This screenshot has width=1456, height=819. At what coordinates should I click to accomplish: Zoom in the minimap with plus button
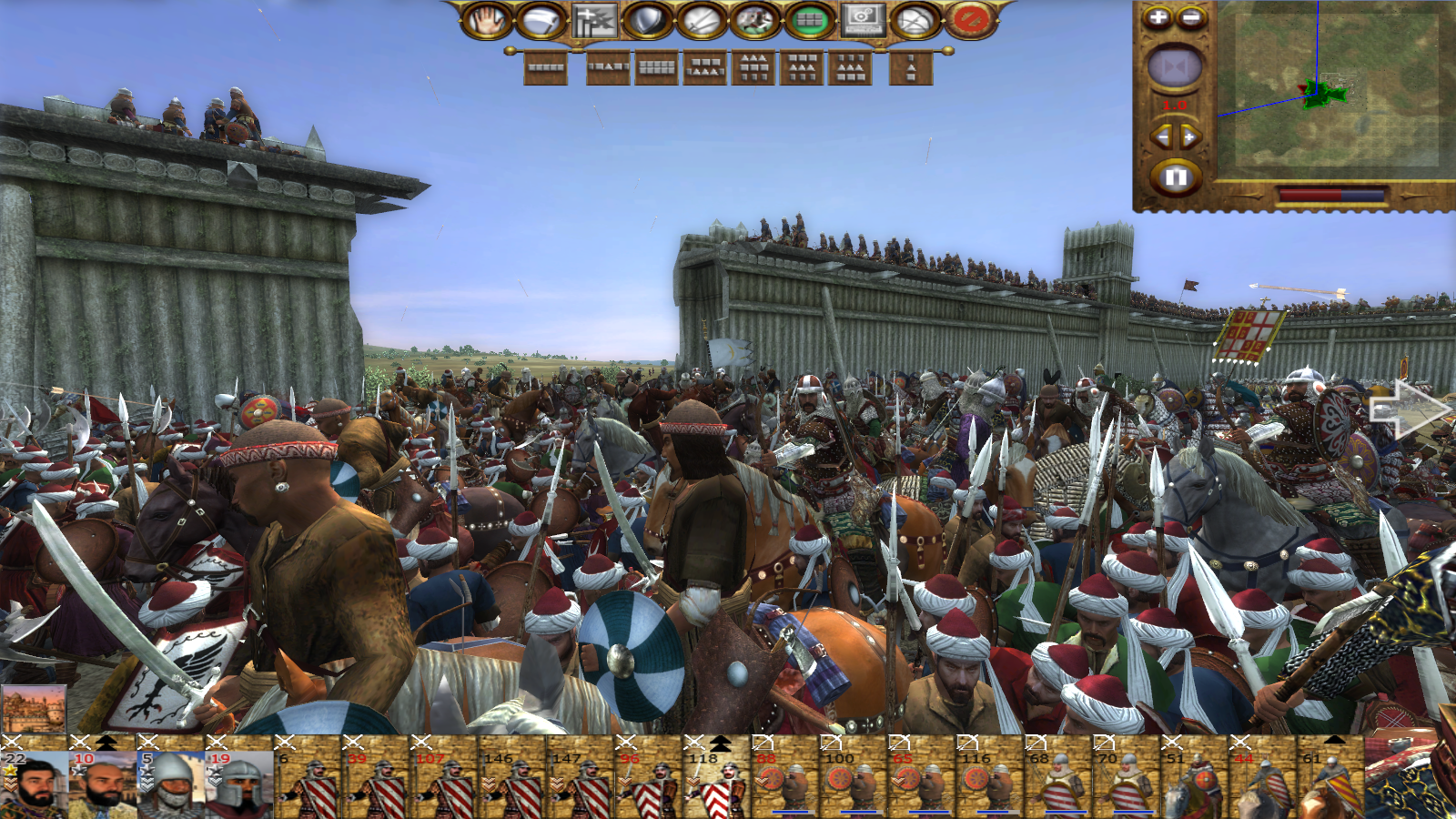[1158, 17]
